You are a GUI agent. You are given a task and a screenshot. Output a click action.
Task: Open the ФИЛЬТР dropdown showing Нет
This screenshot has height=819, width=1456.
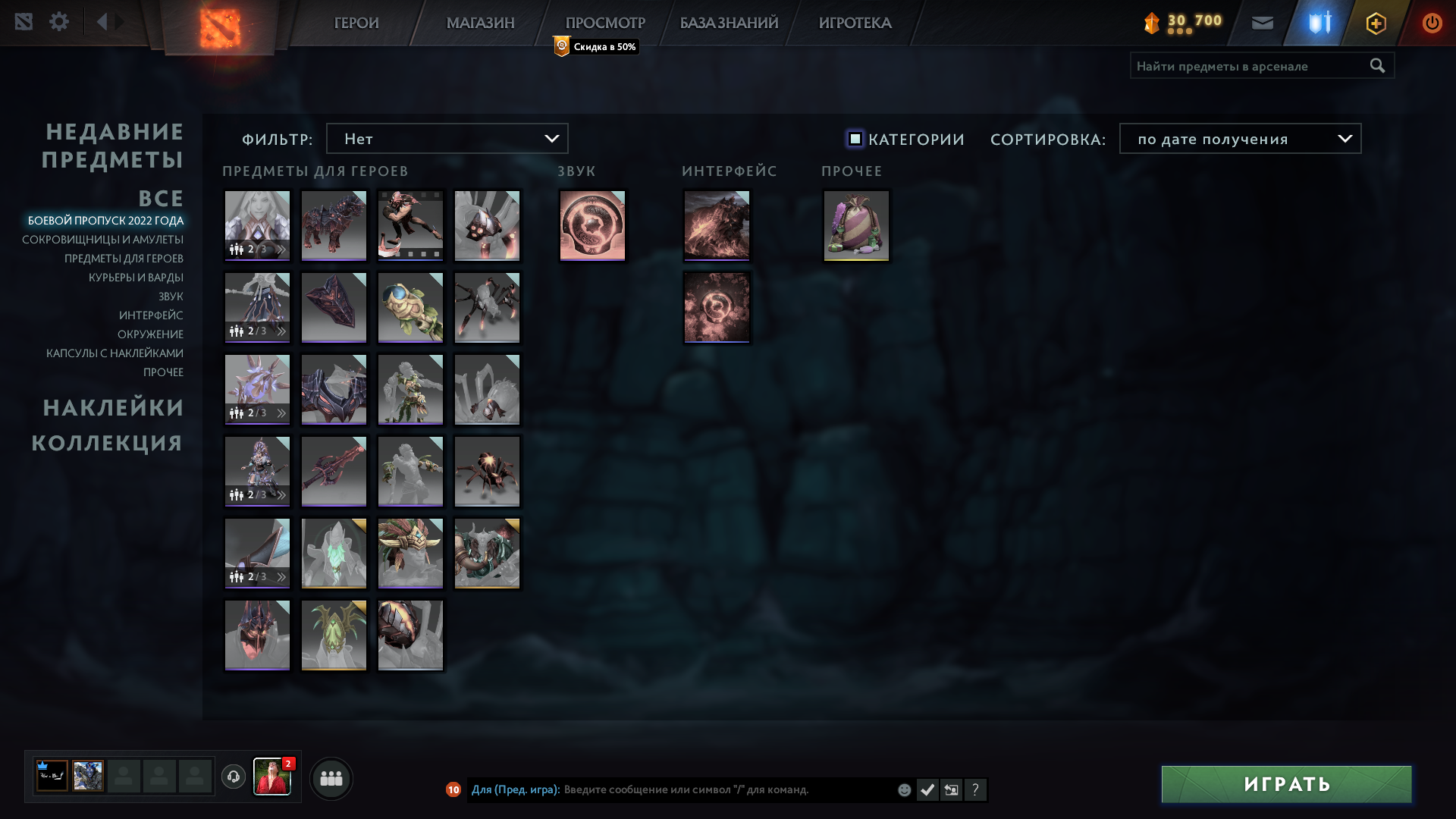tap(447, 138)
